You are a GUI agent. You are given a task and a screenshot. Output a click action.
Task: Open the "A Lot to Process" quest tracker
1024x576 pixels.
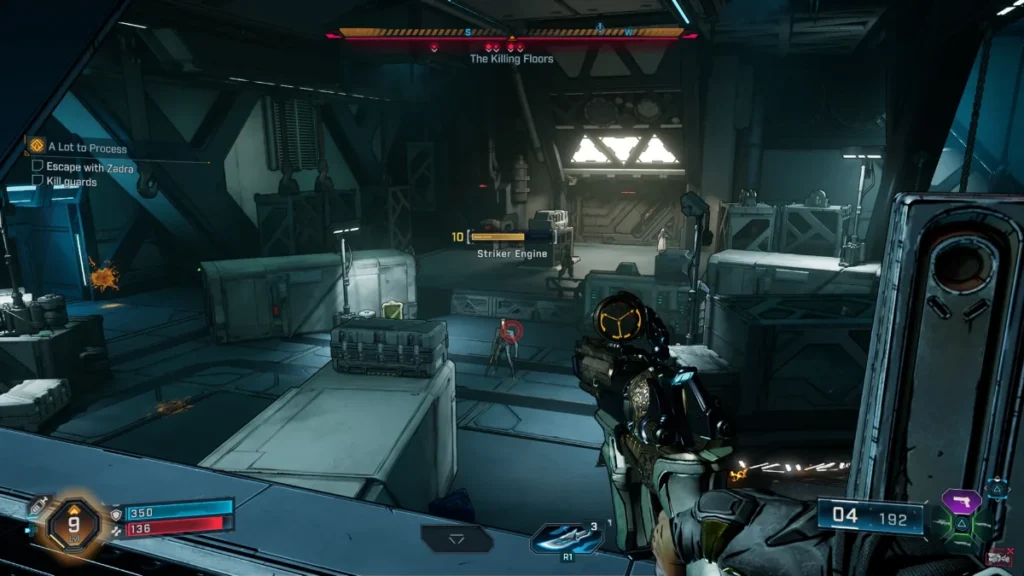pyautogui.click(x=78, y=148)
